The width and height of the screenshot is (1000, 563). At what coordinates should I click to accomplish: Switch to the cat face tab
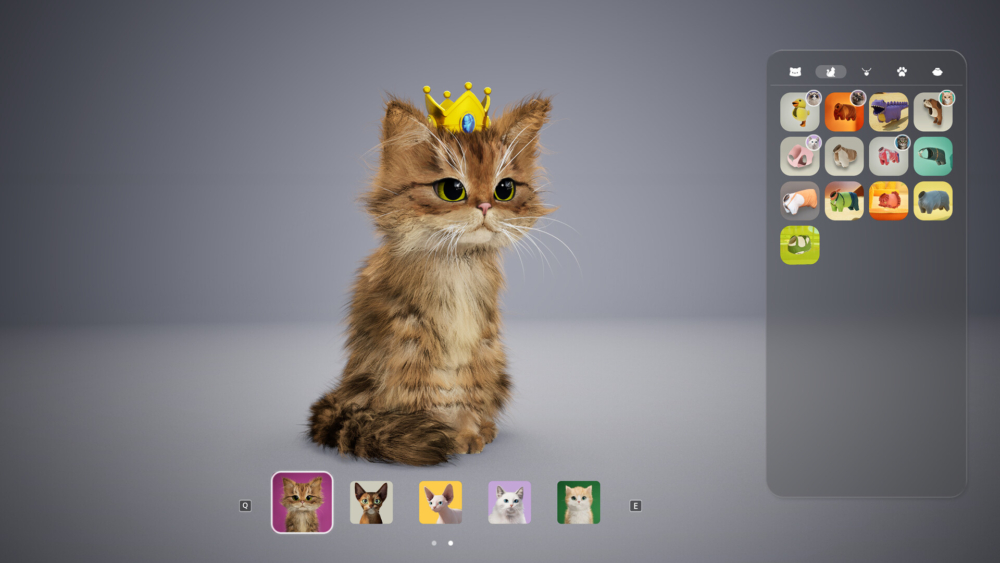(795, 72)
